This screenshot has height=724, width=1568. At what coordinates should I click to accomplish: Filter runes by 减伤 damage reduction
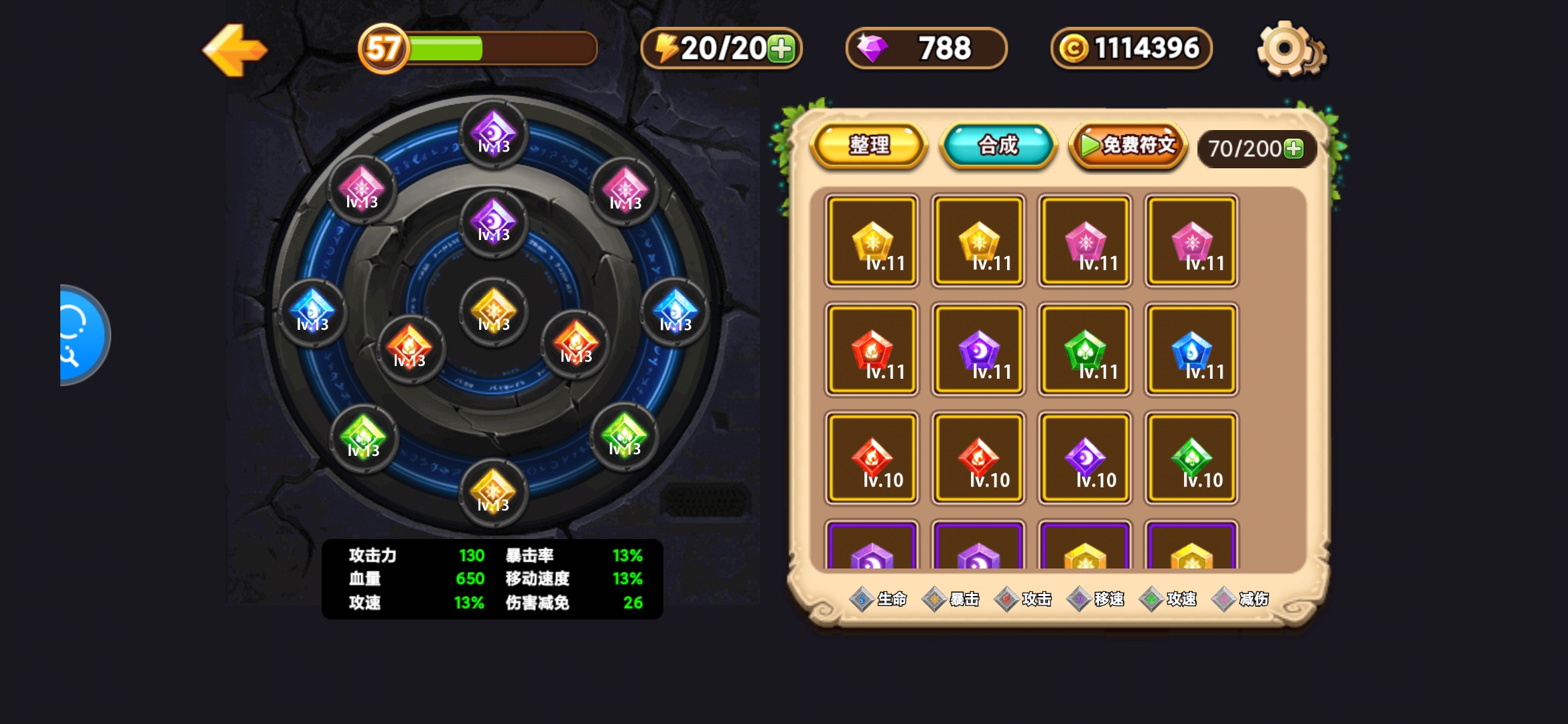(x=1240, y=599)
